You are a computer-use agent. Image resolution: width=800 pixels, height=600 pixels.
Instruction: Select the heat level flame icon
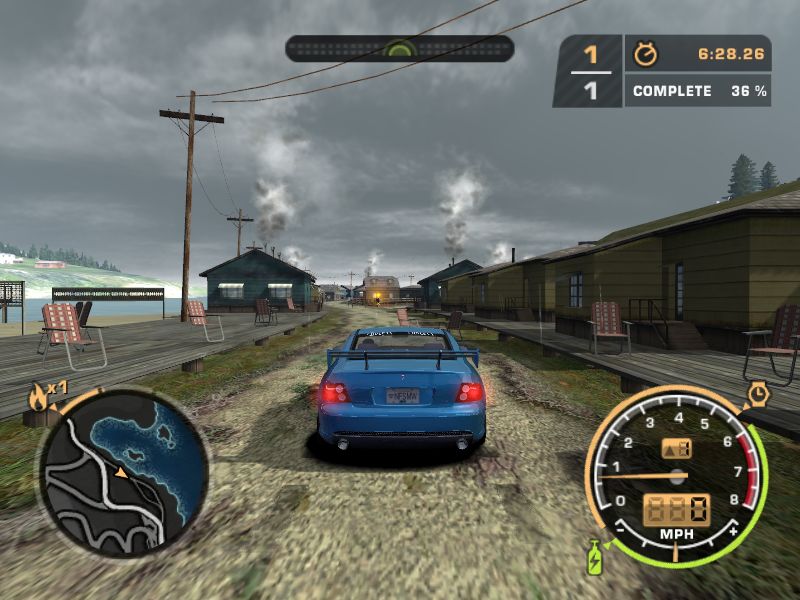tap(38, 397)
